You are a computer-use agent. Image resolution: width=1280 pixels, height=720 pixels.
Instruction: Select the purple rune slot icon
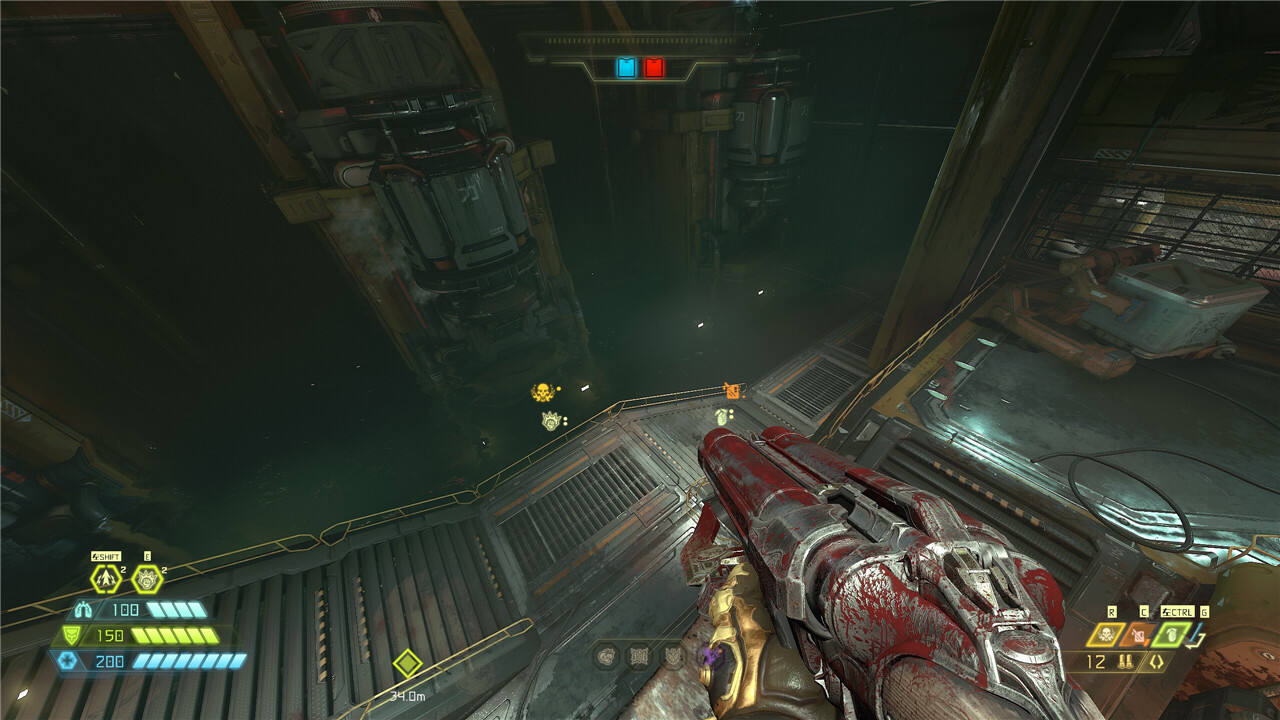pyautogui.click(x=711, y=656)
